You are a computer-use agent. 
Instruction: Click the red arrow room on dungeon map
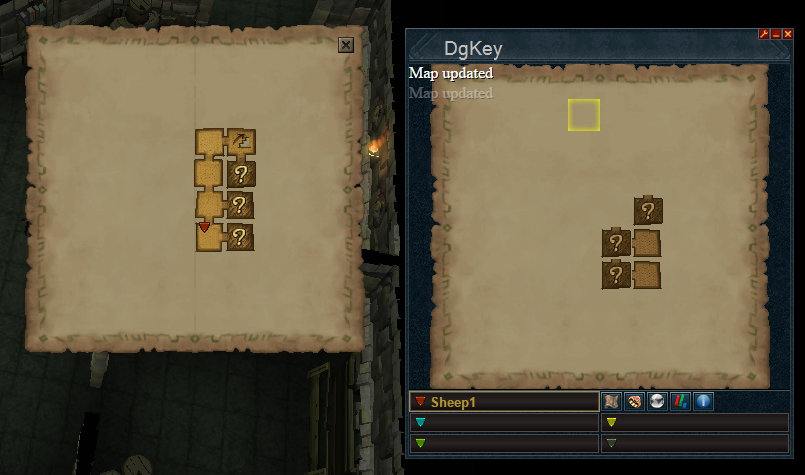tap(208, 235)
